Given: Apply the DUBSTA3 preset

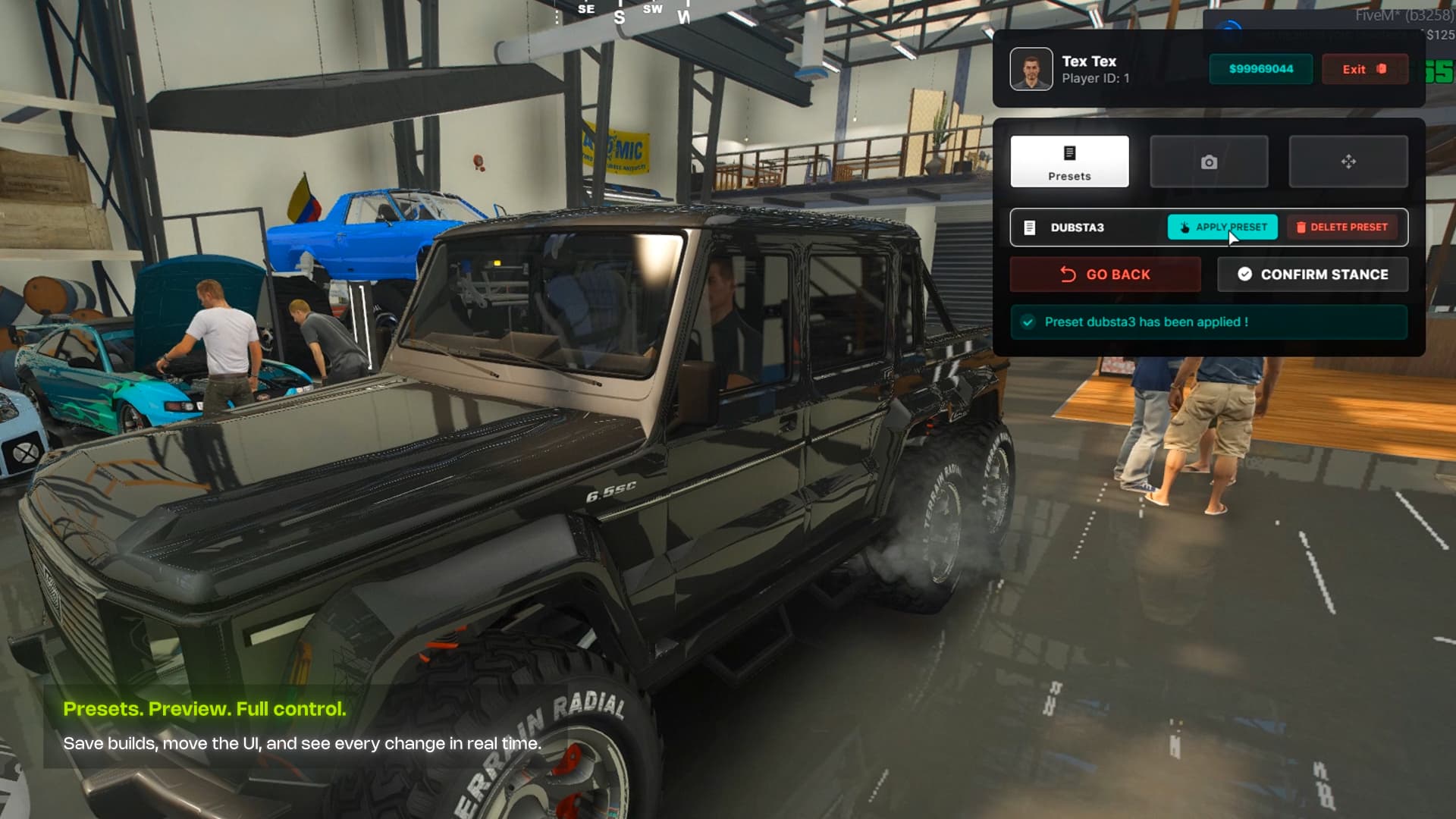Looking at the screenshot, I should coord(1221,227).
